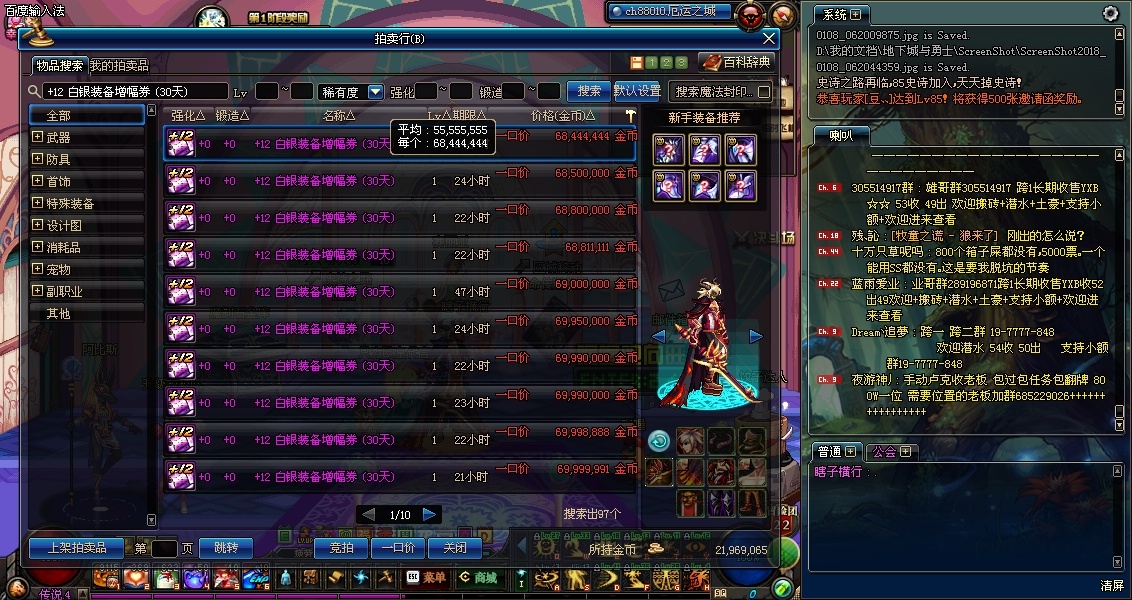The image size is (1132, 600).
Task: Click the blue 搜索 search button
Action: click(x=589, y=91)
